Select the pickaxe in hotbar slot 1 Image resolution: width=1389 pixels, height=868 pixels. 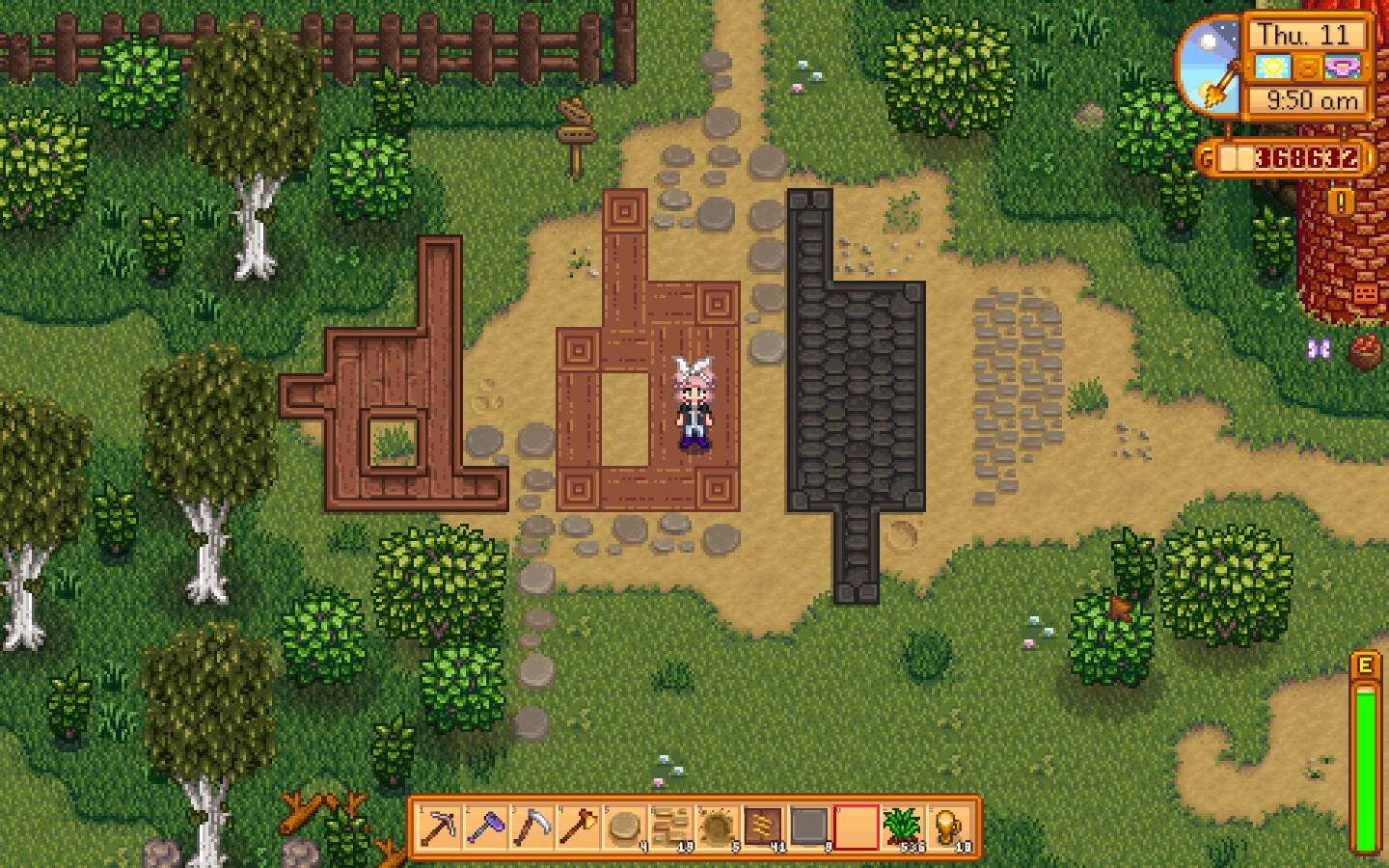pyautogui.click(x=442, y=829)
